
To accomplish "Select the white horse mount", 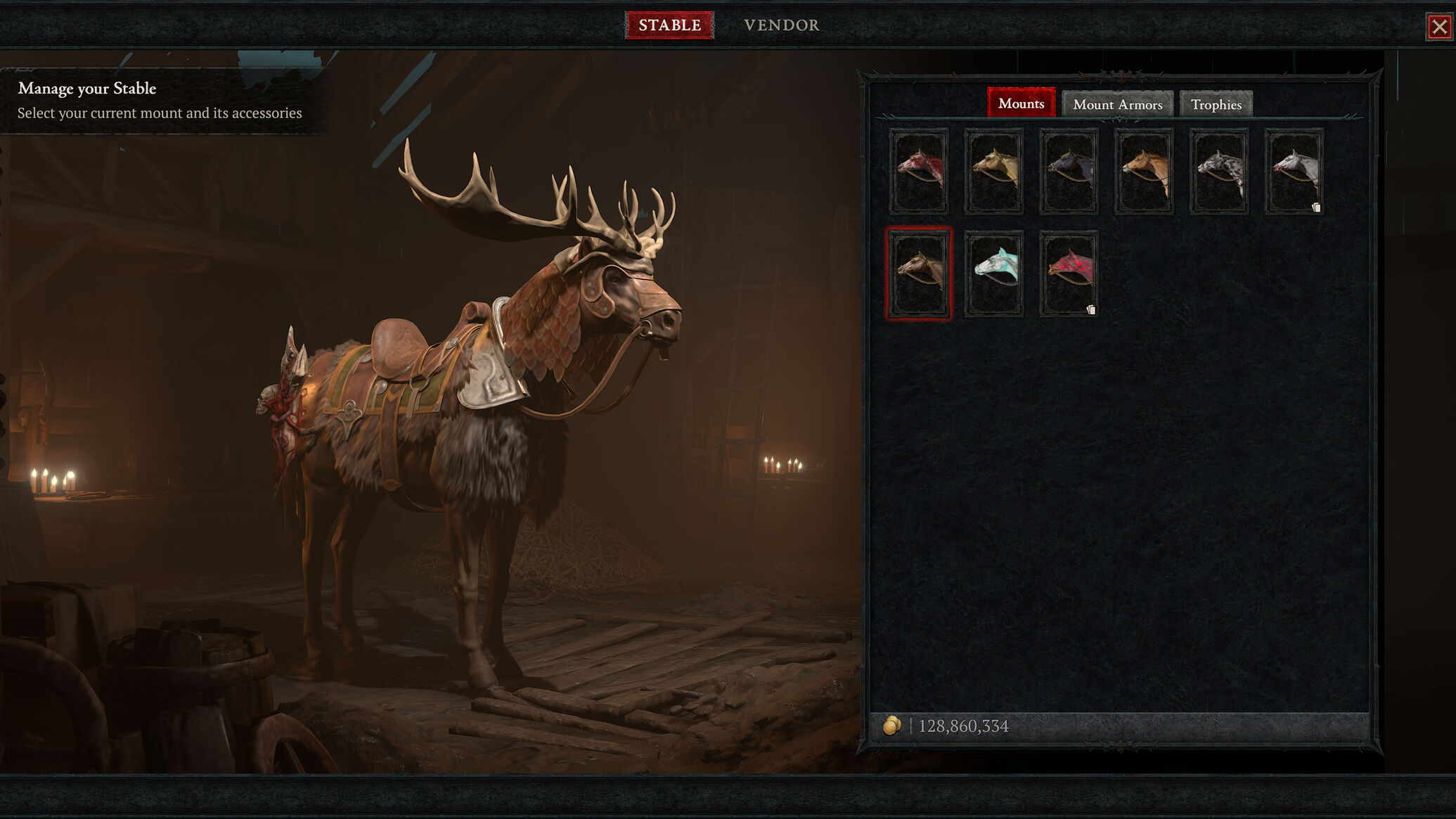I will pos(1294,172).
